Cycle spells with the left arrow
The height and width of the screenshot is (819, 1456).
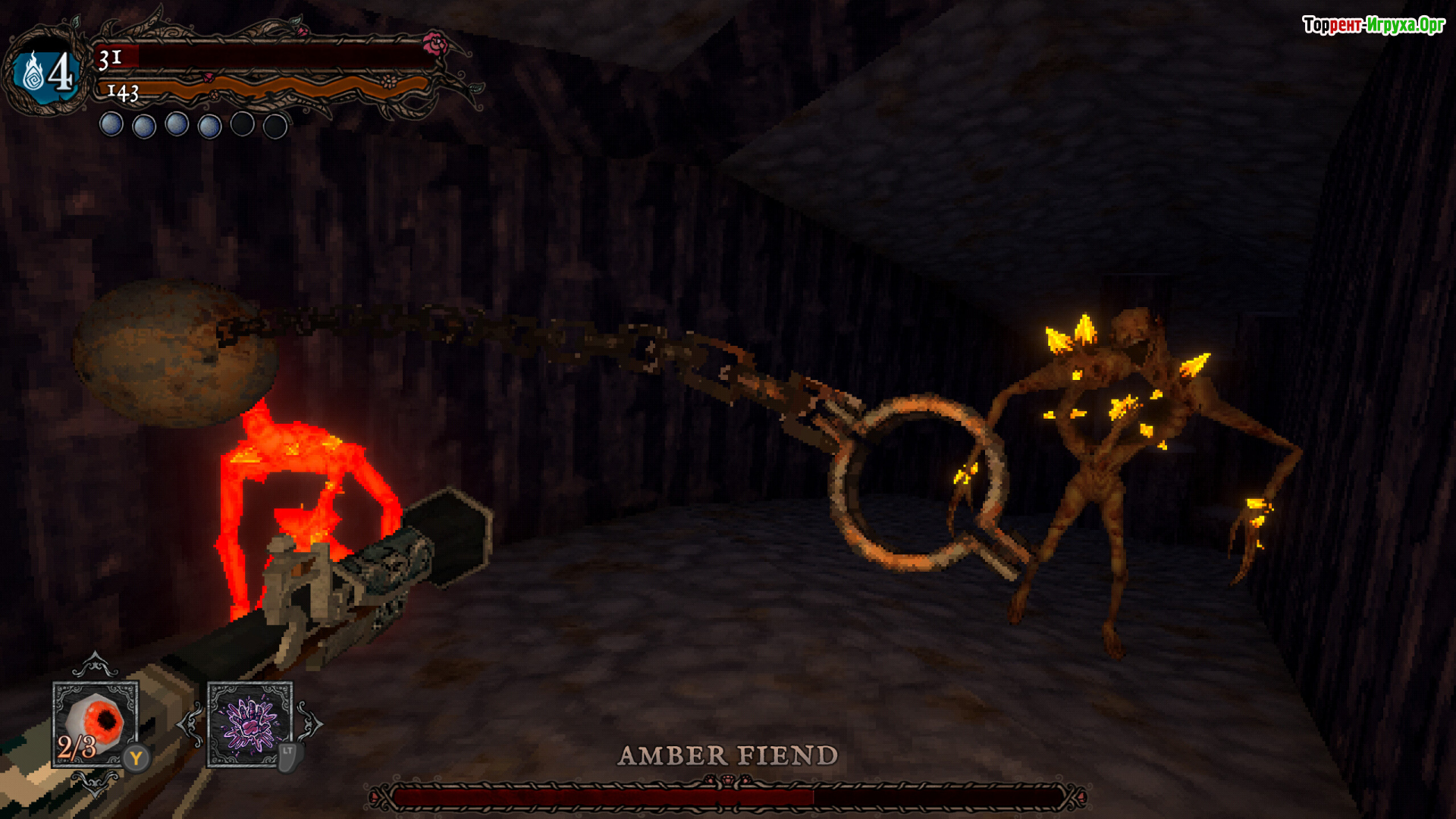tap(190, 724)
